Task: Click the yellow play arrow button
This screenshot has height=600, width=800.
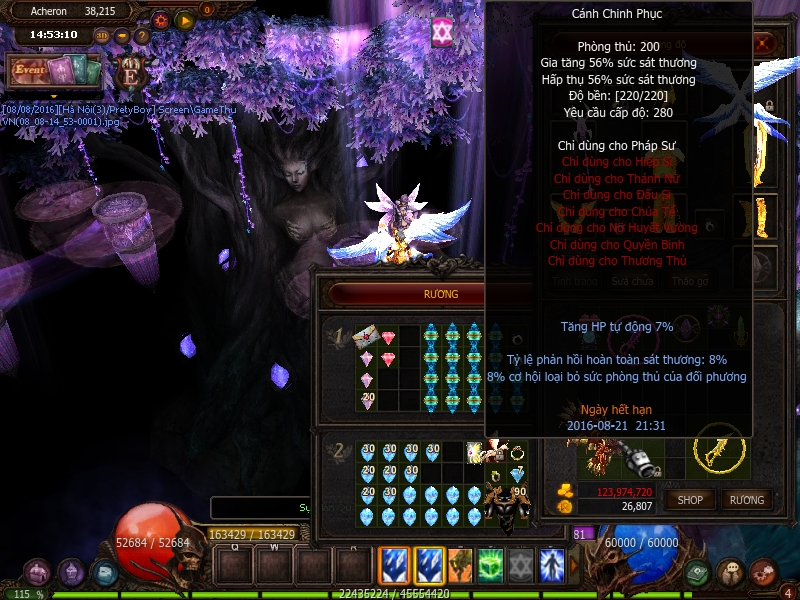Action: tap(184, 19)
